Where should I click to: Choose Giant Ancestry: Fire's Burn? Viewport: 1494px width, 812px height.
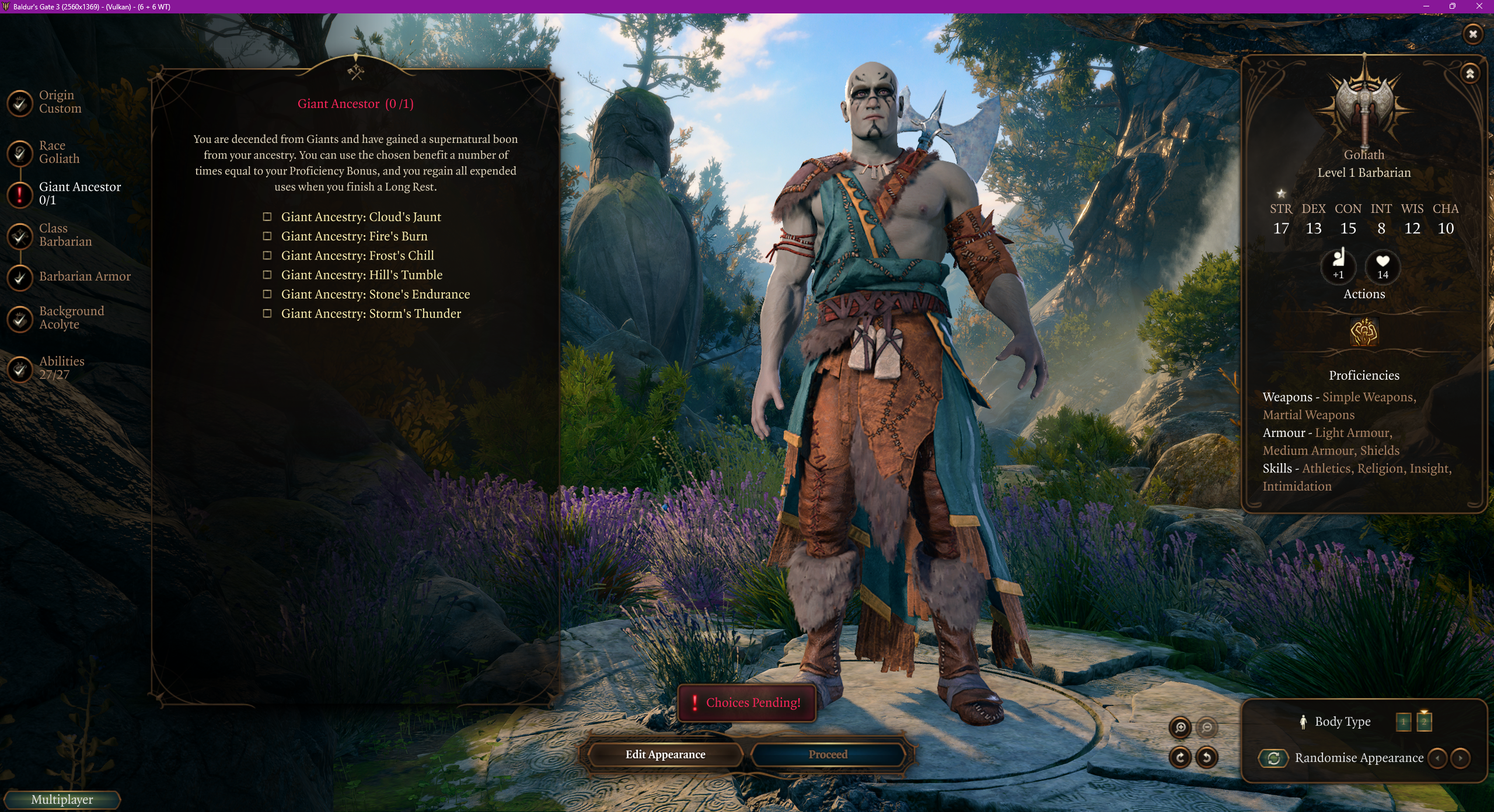pos(267,236)
